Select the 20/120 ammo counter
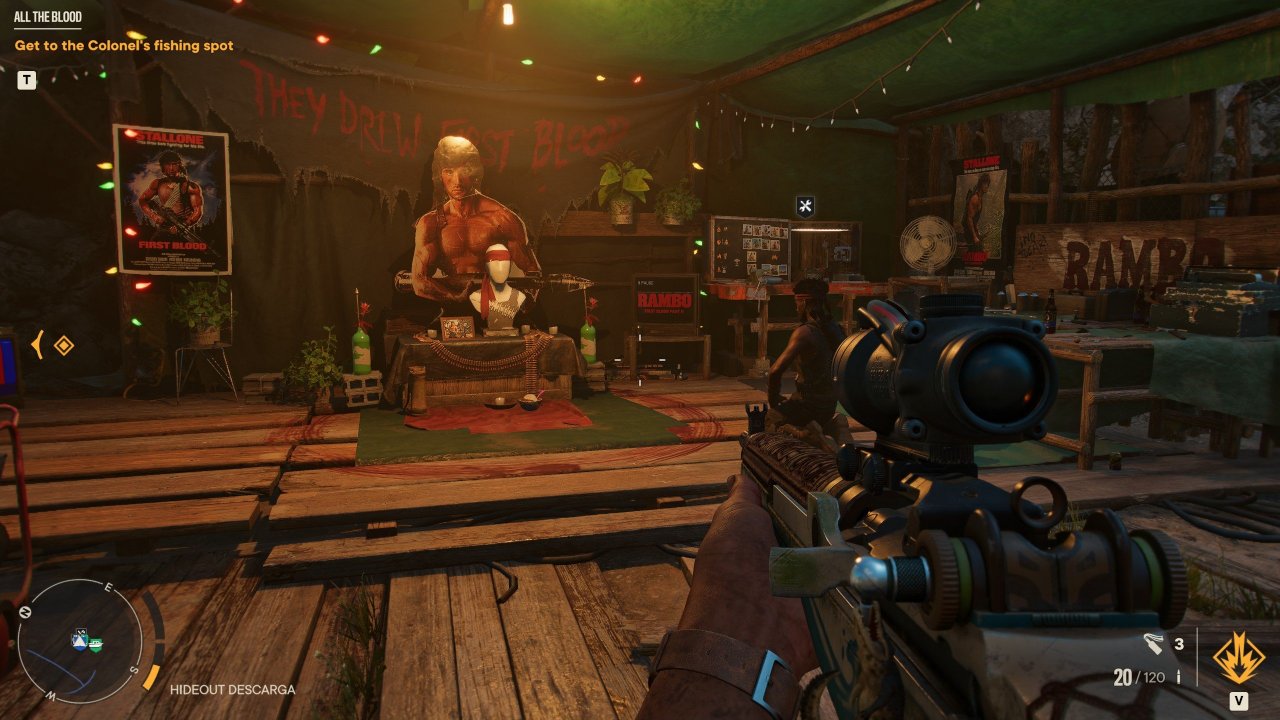Image resolution: width=1280 pixels, height=720 pixels. click(1139, 676)
